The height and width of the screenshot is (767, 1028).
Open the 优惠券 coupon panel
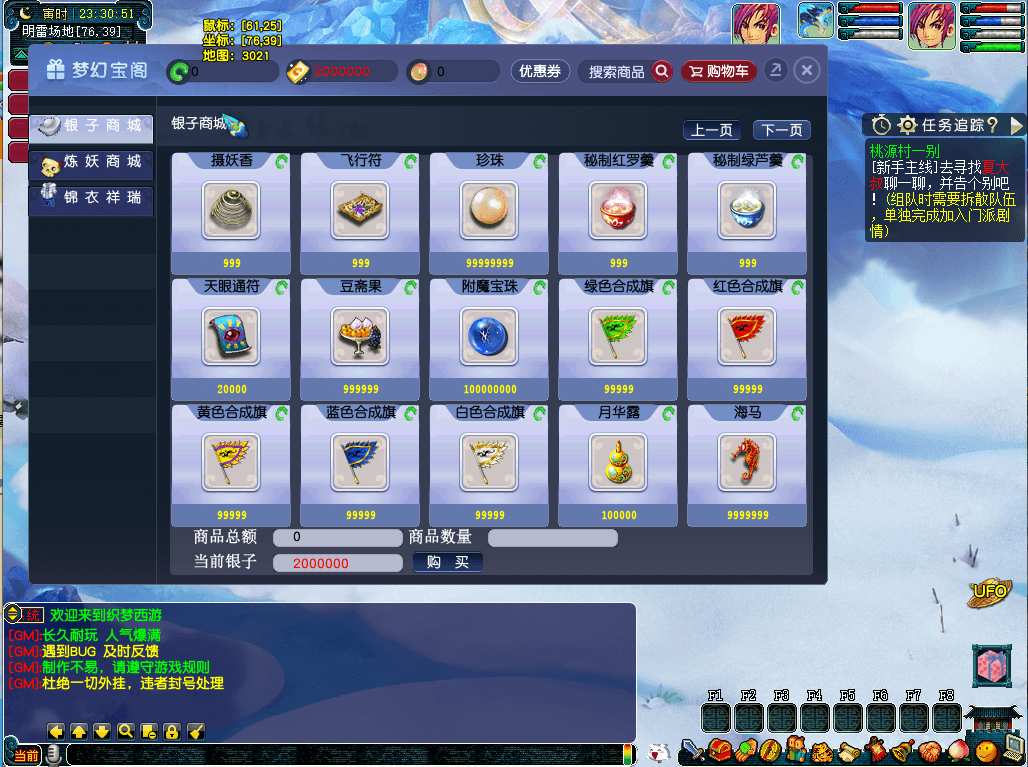tap(540, 72)
